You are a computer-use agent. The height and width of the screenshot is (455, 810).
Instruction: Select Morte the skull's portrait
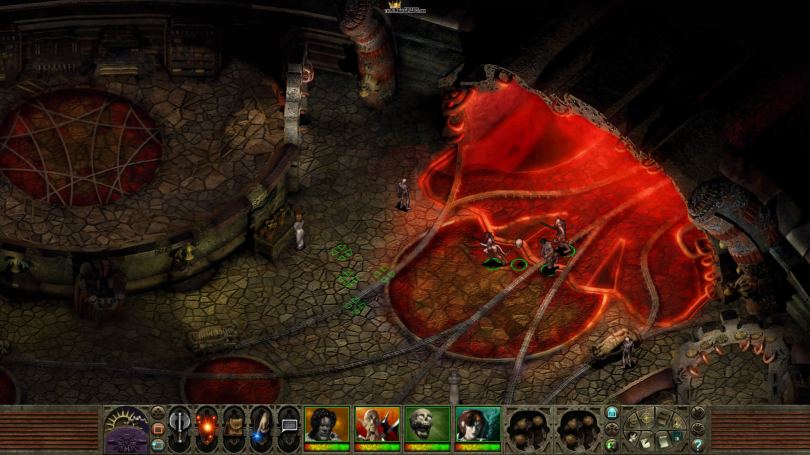tap(425, 422)
